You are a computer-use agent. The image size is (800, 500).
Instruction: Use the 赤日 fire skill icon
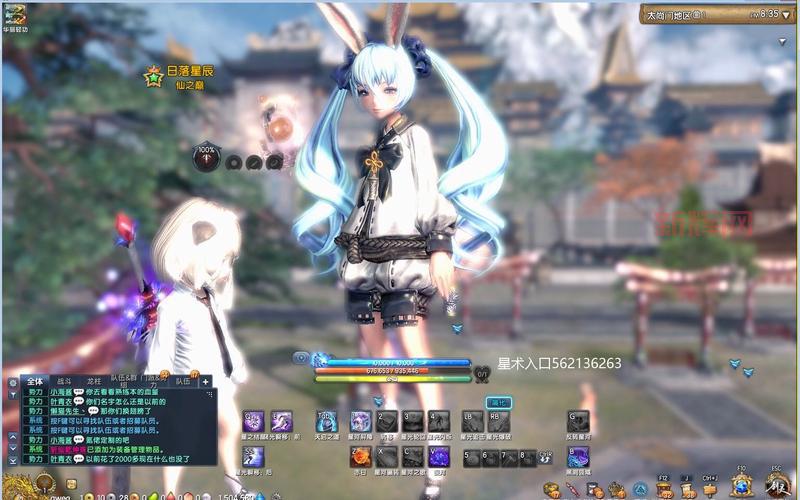click(x=360, y=457)
